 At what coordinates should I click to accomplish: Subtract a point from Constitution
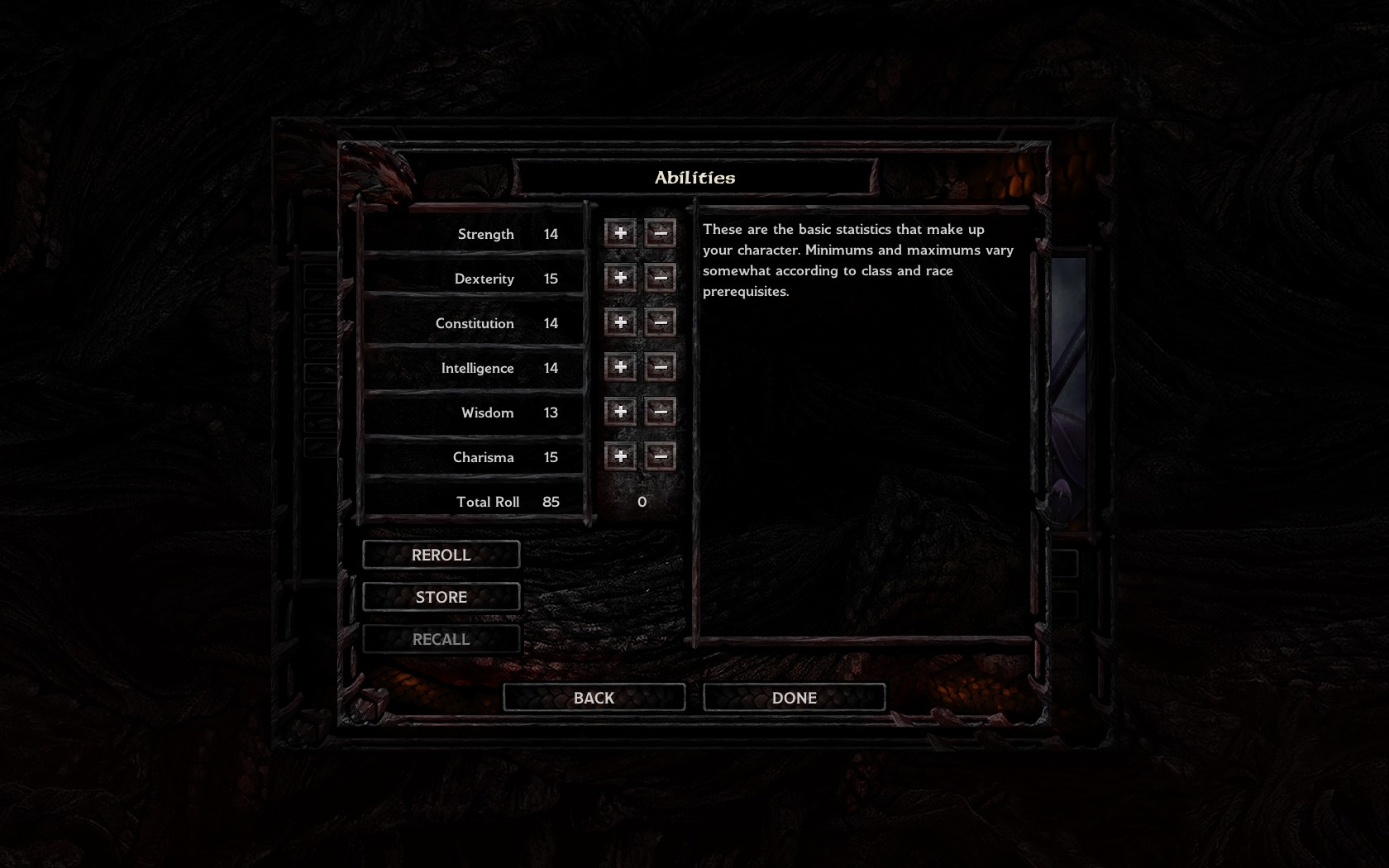(x=660, y=323)
